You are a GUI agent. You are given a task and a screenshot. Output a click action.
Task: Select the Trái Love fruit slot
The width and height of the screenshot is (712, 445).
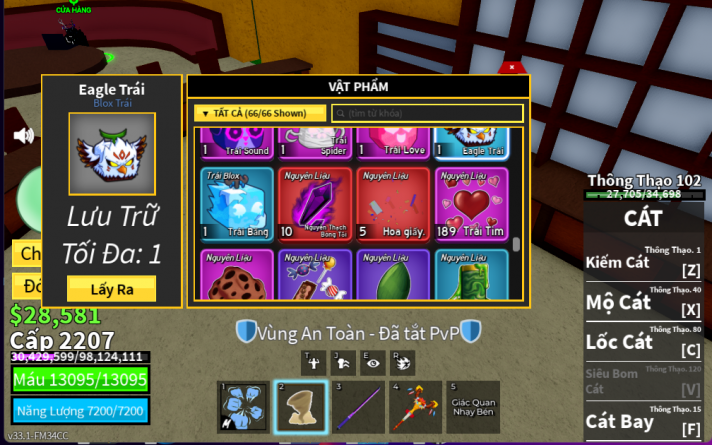(391, 143)
